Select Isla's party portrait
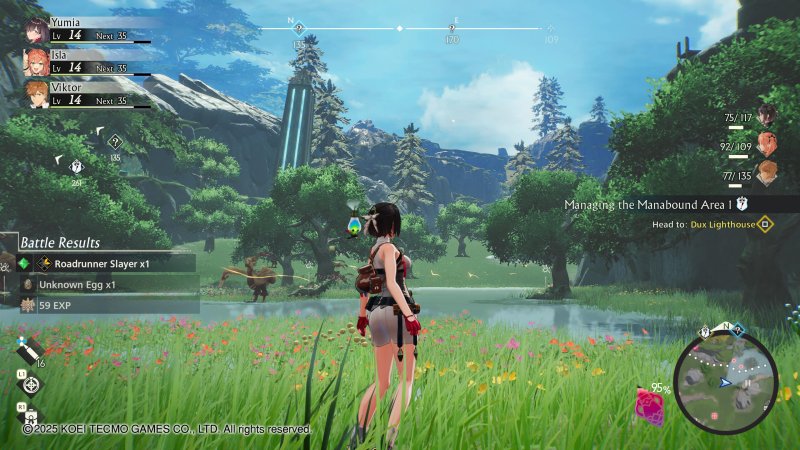This screenshot has width=800, height=450. 36,62
